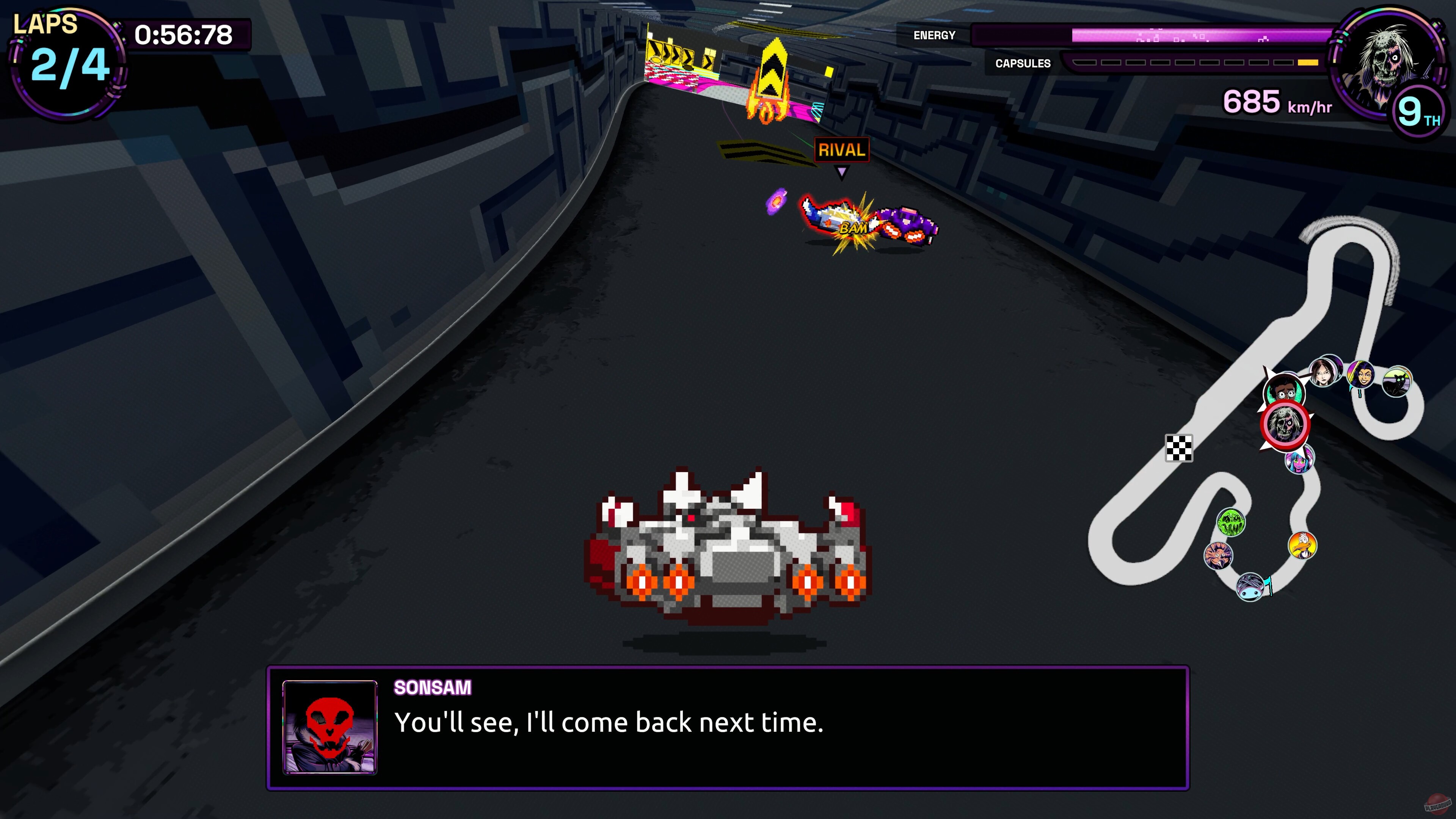Select the dark-haired anime girl marker on the minimap
1456x819 pixels.
click(x=1326, y=372)
